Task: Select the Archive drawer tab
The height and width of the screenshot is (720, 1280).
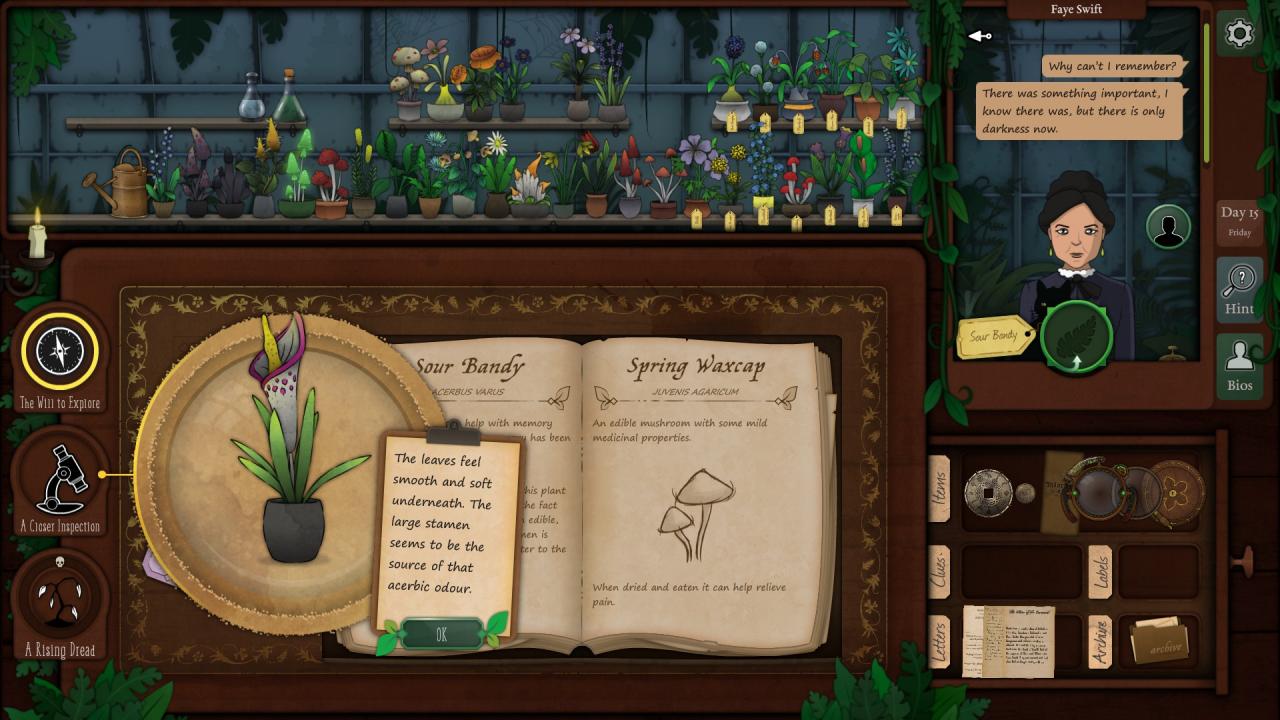Action: pos(1099,641)
